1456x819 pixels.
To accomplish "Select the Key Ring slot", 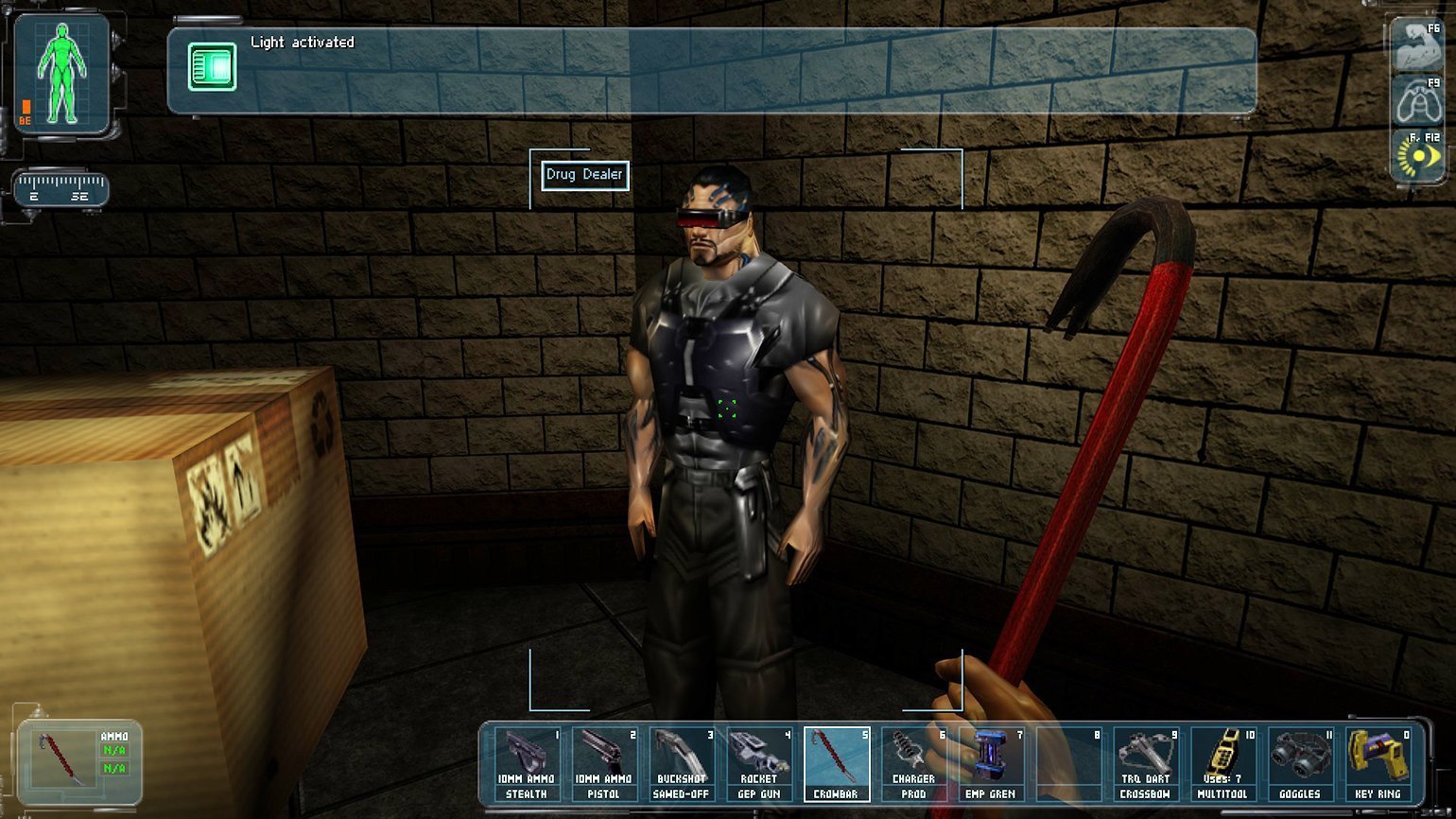I will (x=1378, y=764).
